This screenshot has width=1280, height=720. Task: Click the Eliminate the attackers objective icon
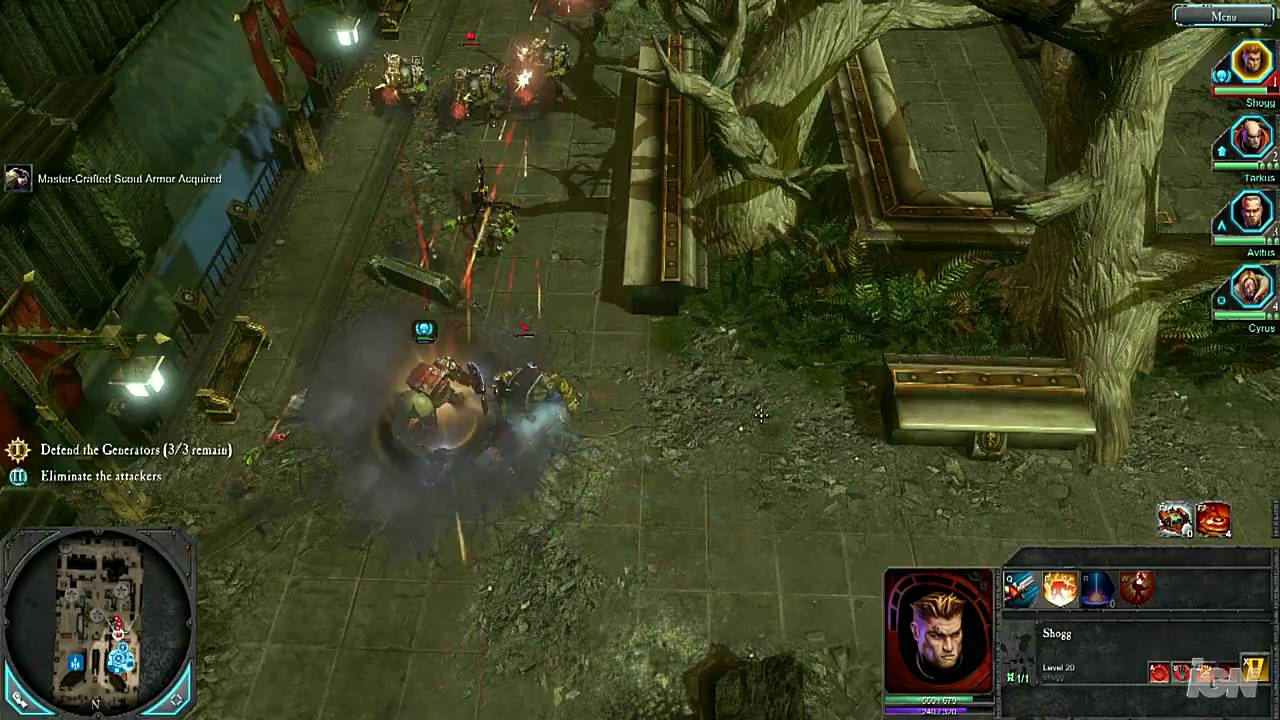click(x=18, y=477)
